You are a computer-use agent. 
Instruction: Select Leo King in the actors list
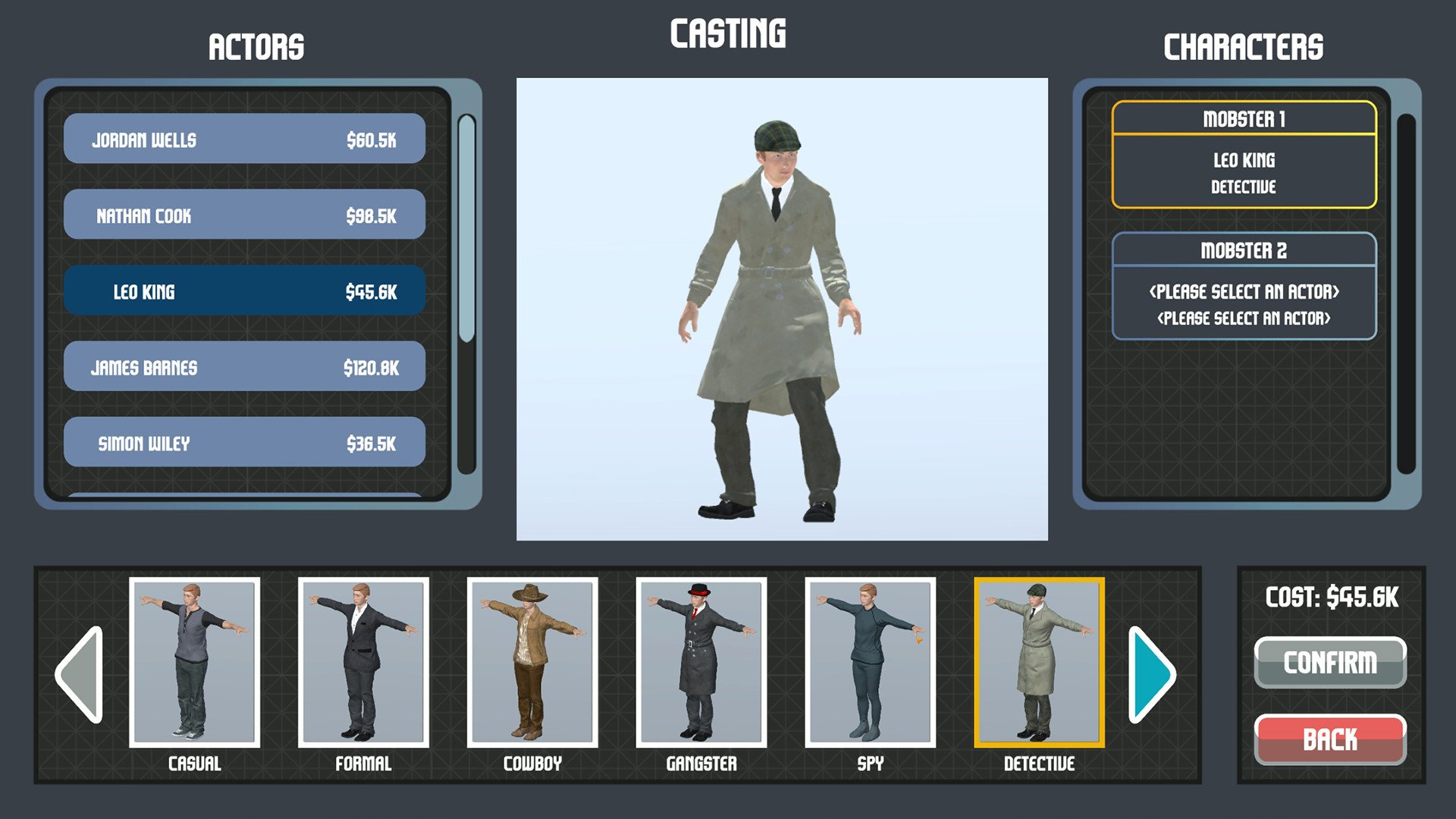point(244,291)
